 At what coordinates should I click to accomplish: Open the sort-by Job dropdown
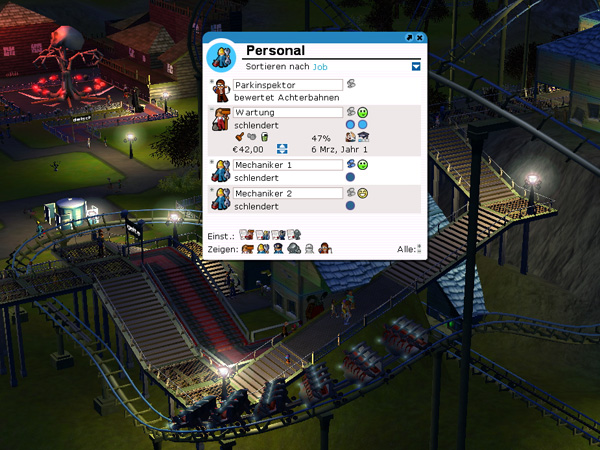pos(416,67)
